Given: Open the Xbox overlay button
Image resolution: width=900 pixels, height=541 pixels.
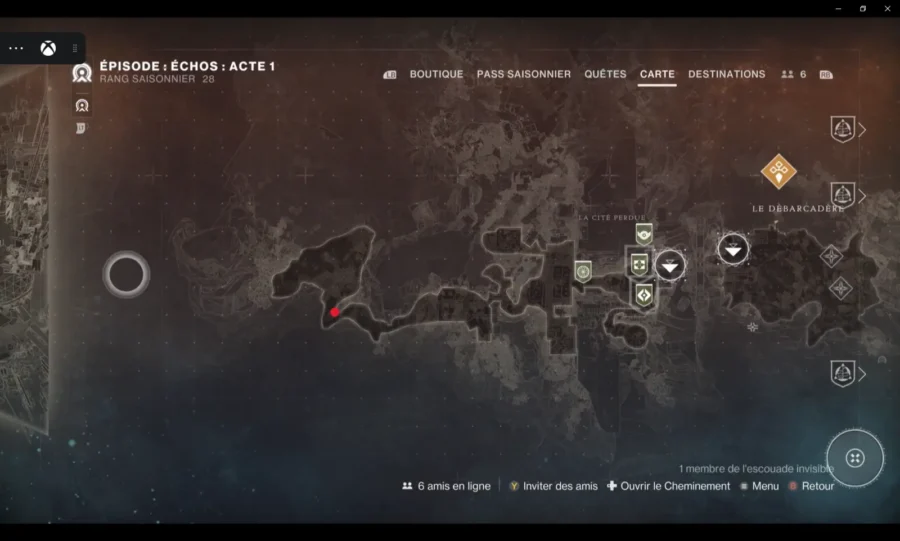Looking at the screenshot, I should tap(48, 48).
